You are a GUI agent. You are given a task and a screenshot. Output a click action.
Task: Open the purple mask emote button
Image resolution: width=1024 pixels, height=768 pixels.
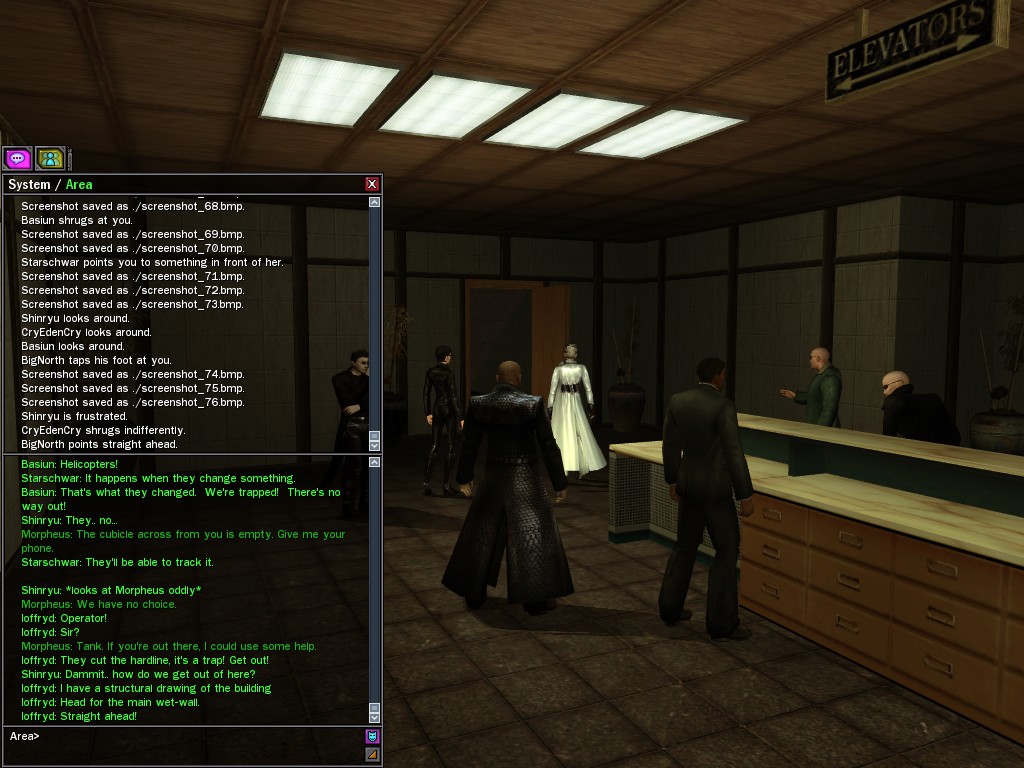tap(372, 736)
